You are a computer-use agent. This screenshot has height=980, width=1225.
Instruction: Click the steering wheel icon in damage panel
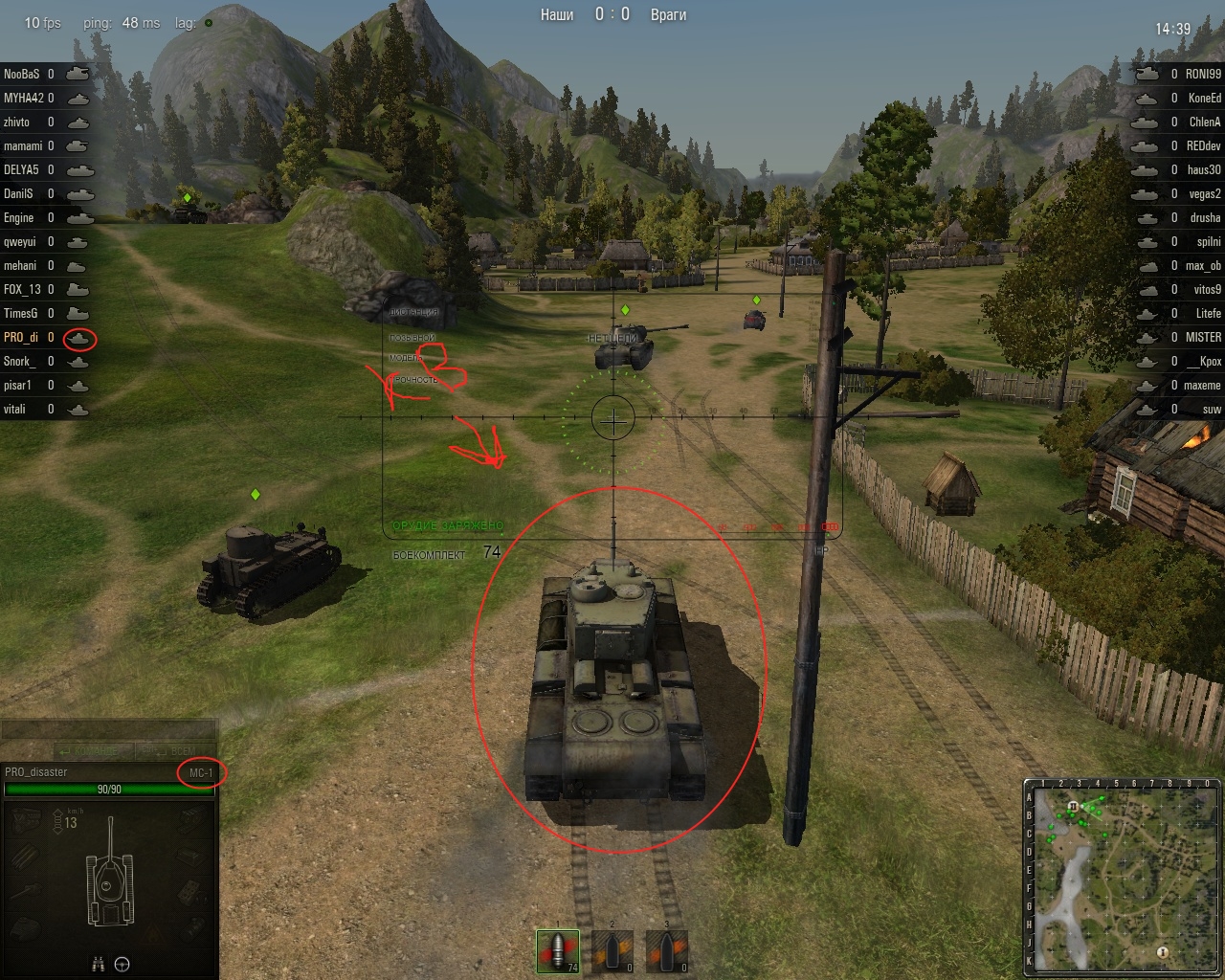(122, 964)
